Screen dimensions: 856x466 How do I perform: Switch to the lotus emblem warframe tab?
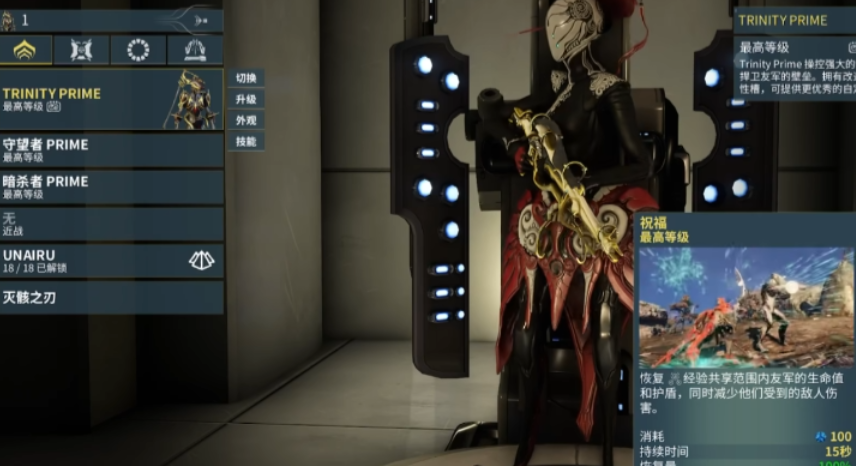pyautogui.click(x=26, y=50)
